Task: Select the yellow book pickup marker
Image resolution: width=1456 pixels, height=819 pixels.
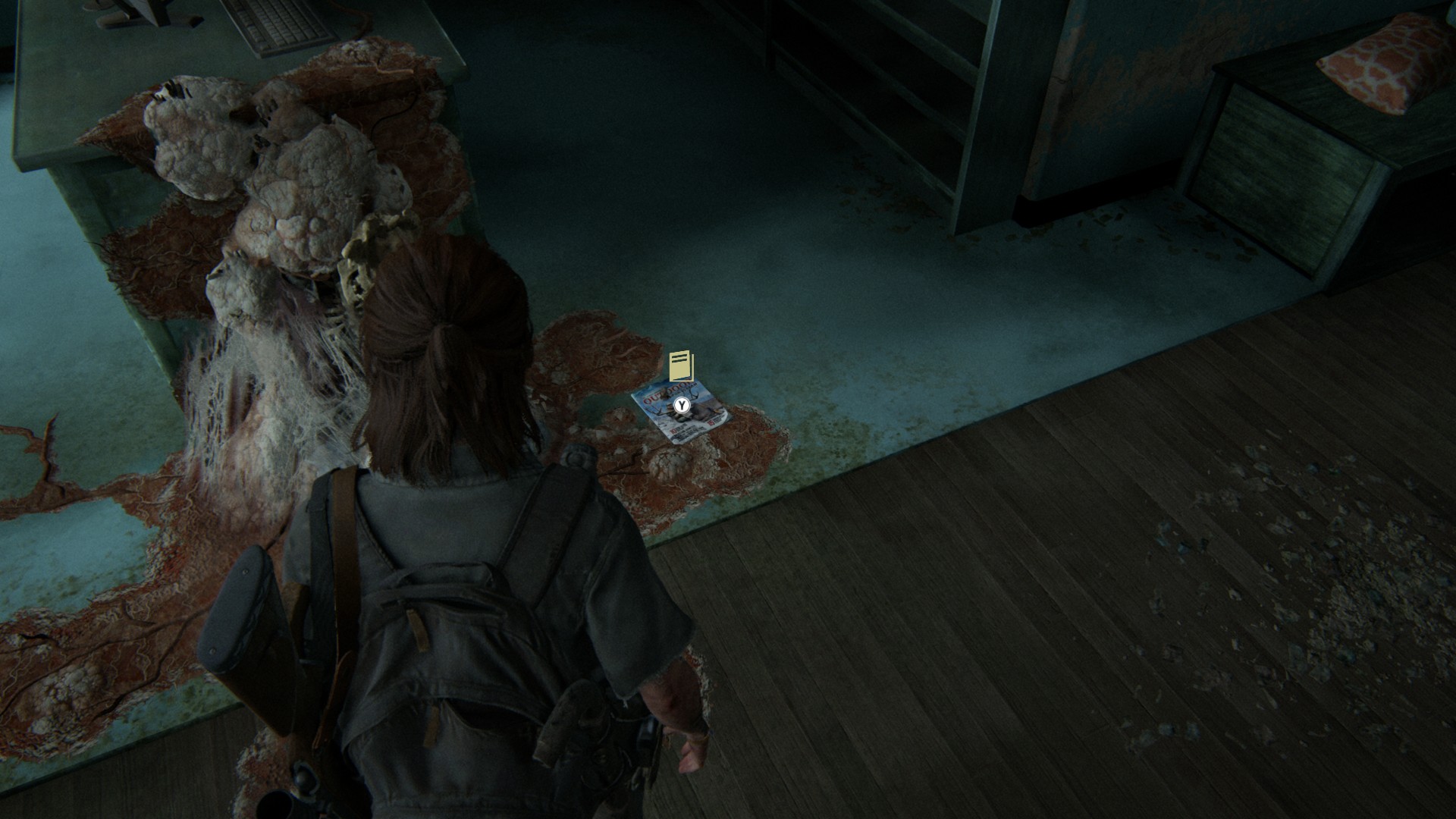Action: (681, 366)
